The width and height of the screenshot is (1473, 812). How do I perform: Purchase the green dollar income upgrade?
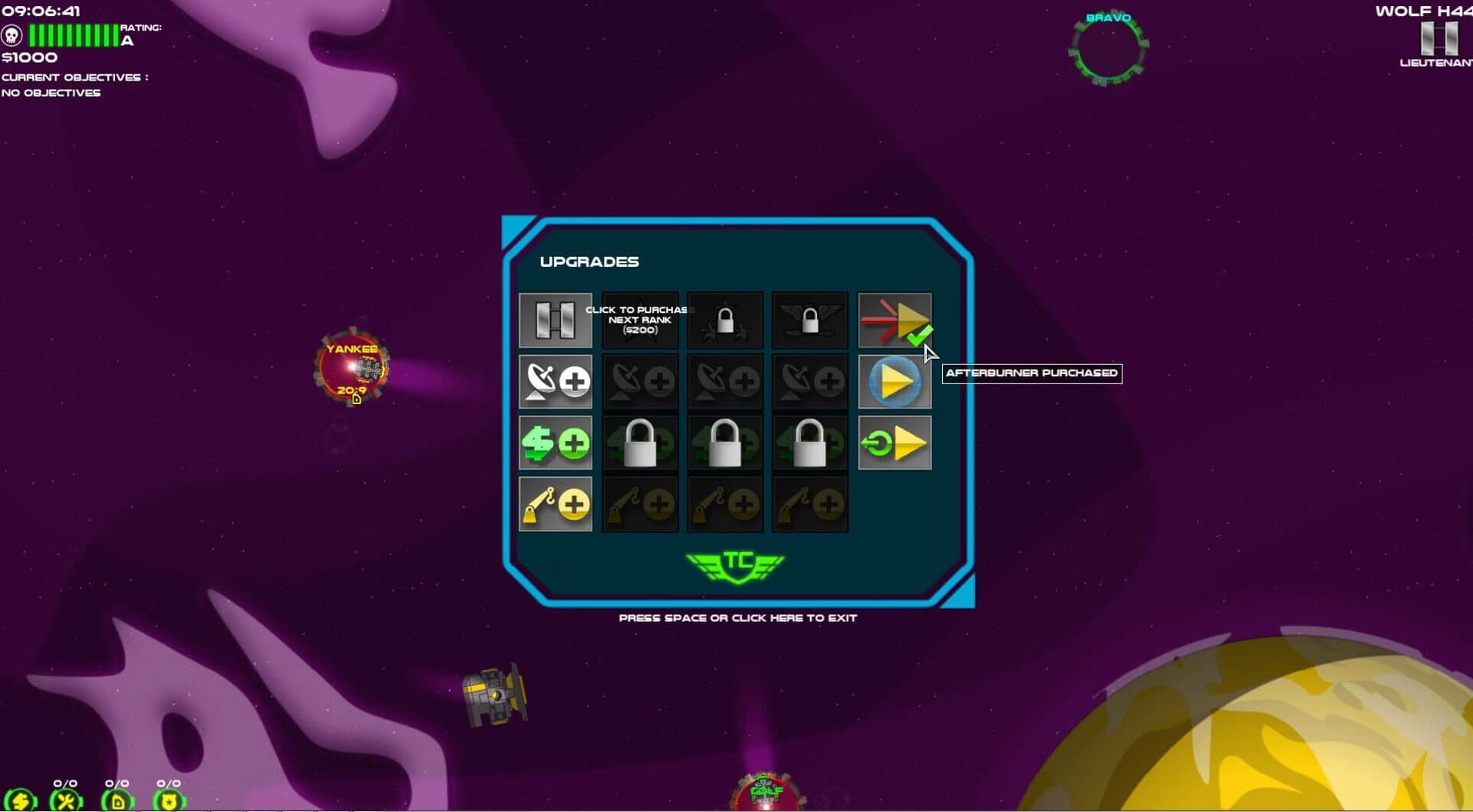555,442
